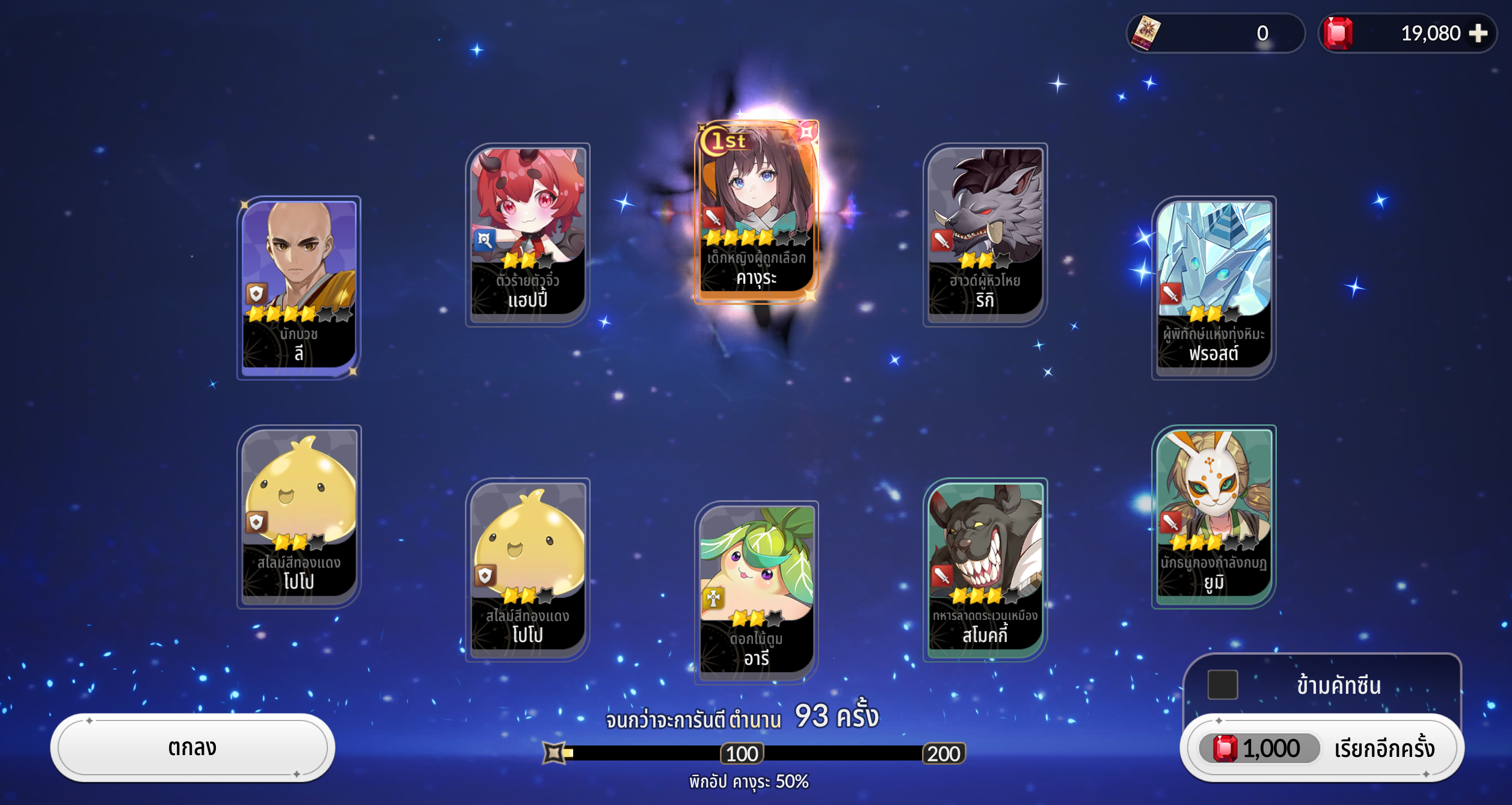Select the 1st-marked คางุระ card
Image resolution: width=1512 pixels, height=805 pixels.
click(757, 210)
